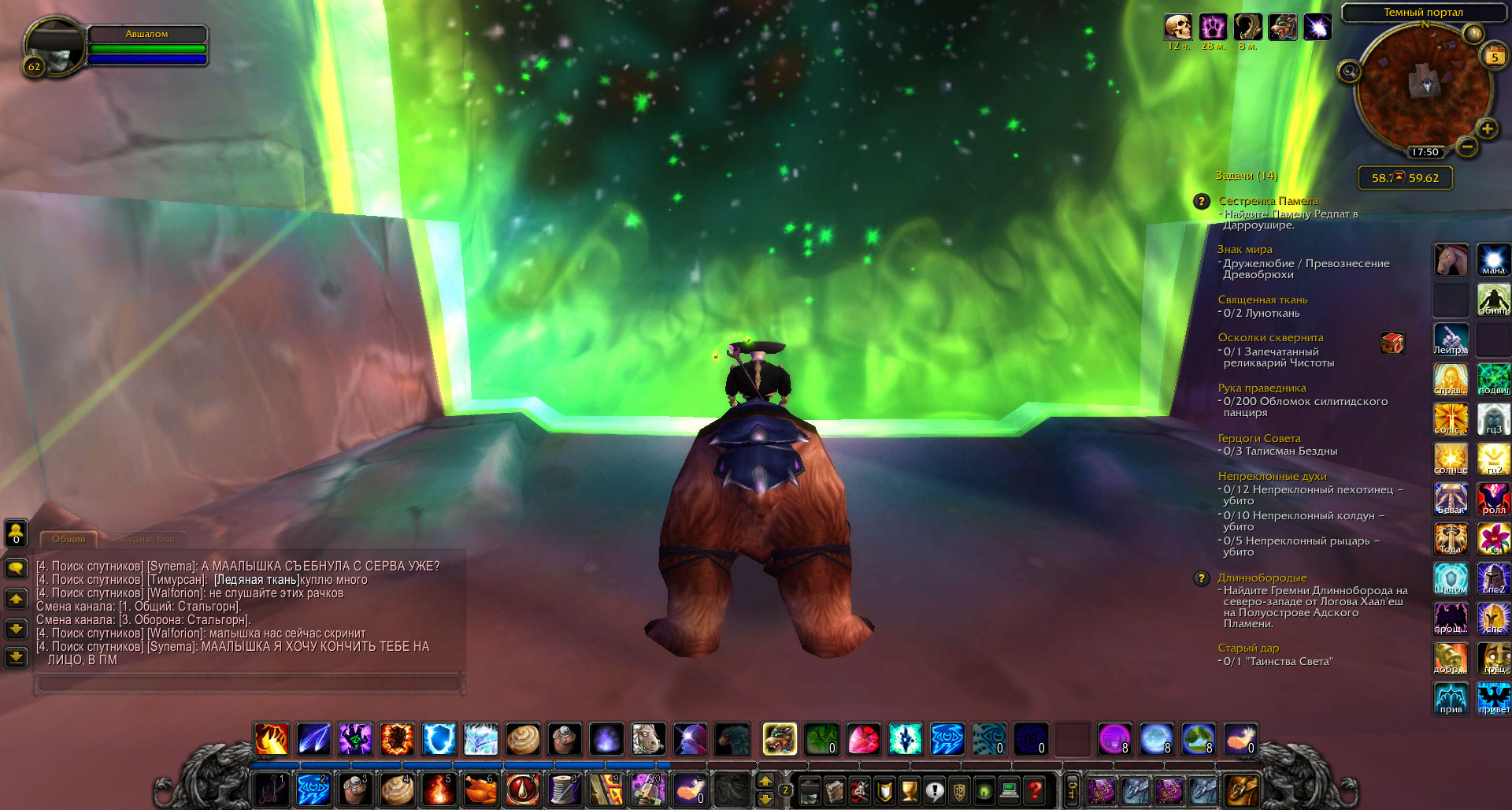Open the Сестренка Памела quest entry
This screenshot has width=1512, height=810.
click(1268, 201)
